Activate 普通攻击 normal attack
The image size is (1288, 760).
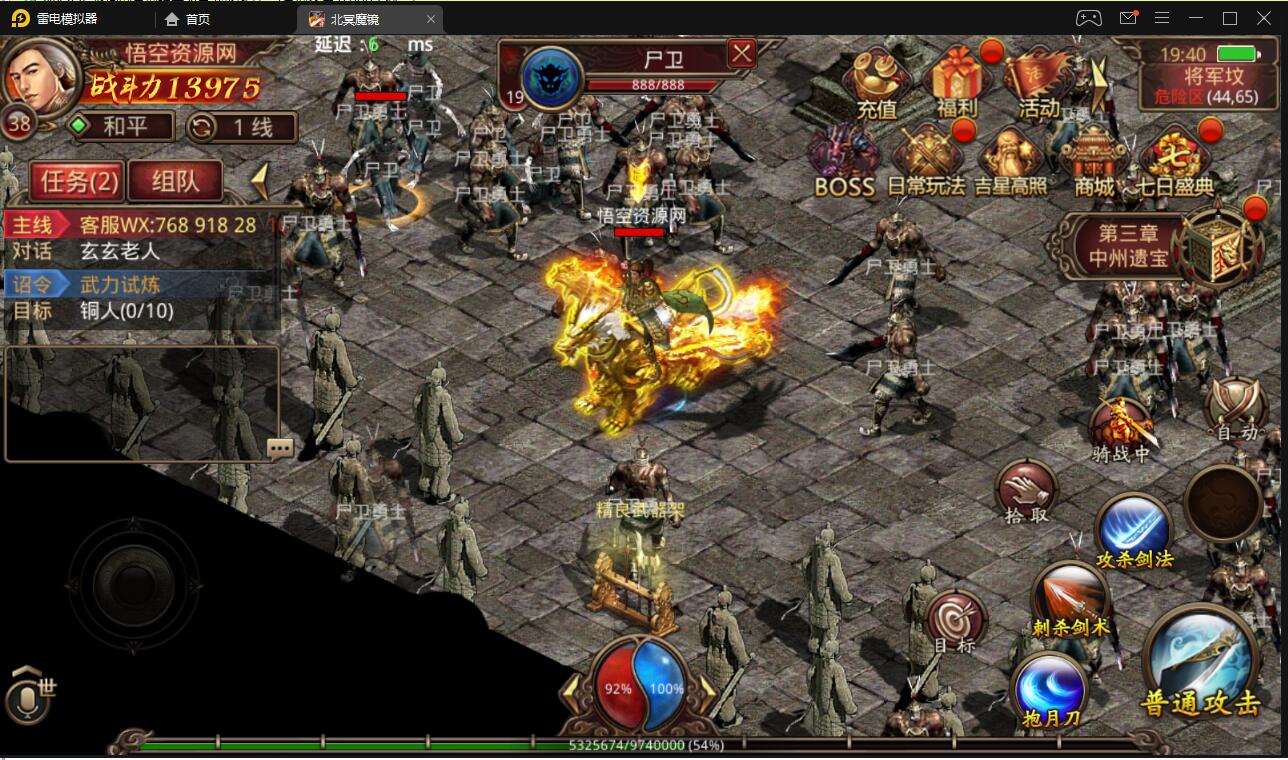tap(1200, 662)
